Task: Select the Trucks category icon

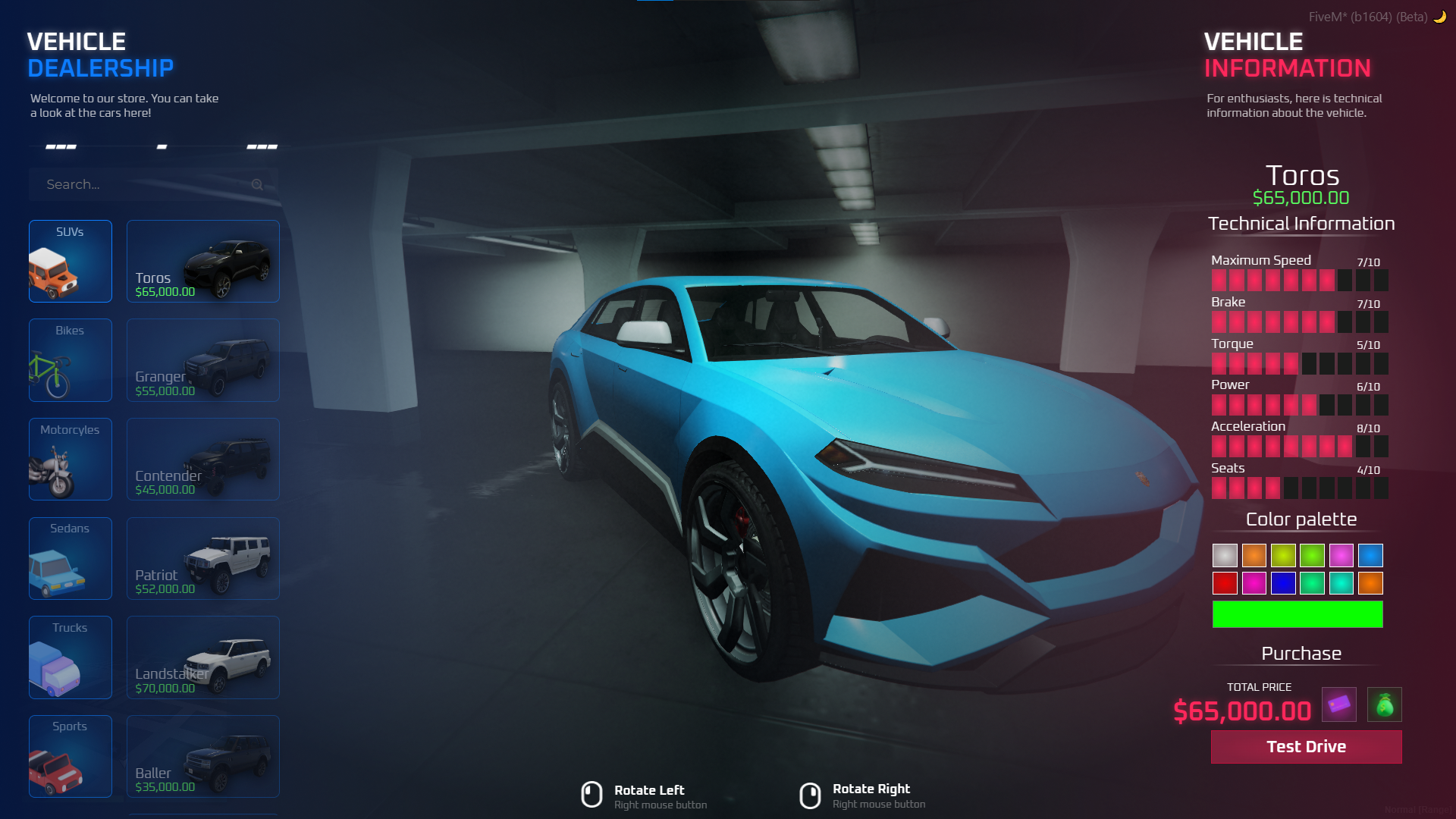Action: (x=70, y=657)
